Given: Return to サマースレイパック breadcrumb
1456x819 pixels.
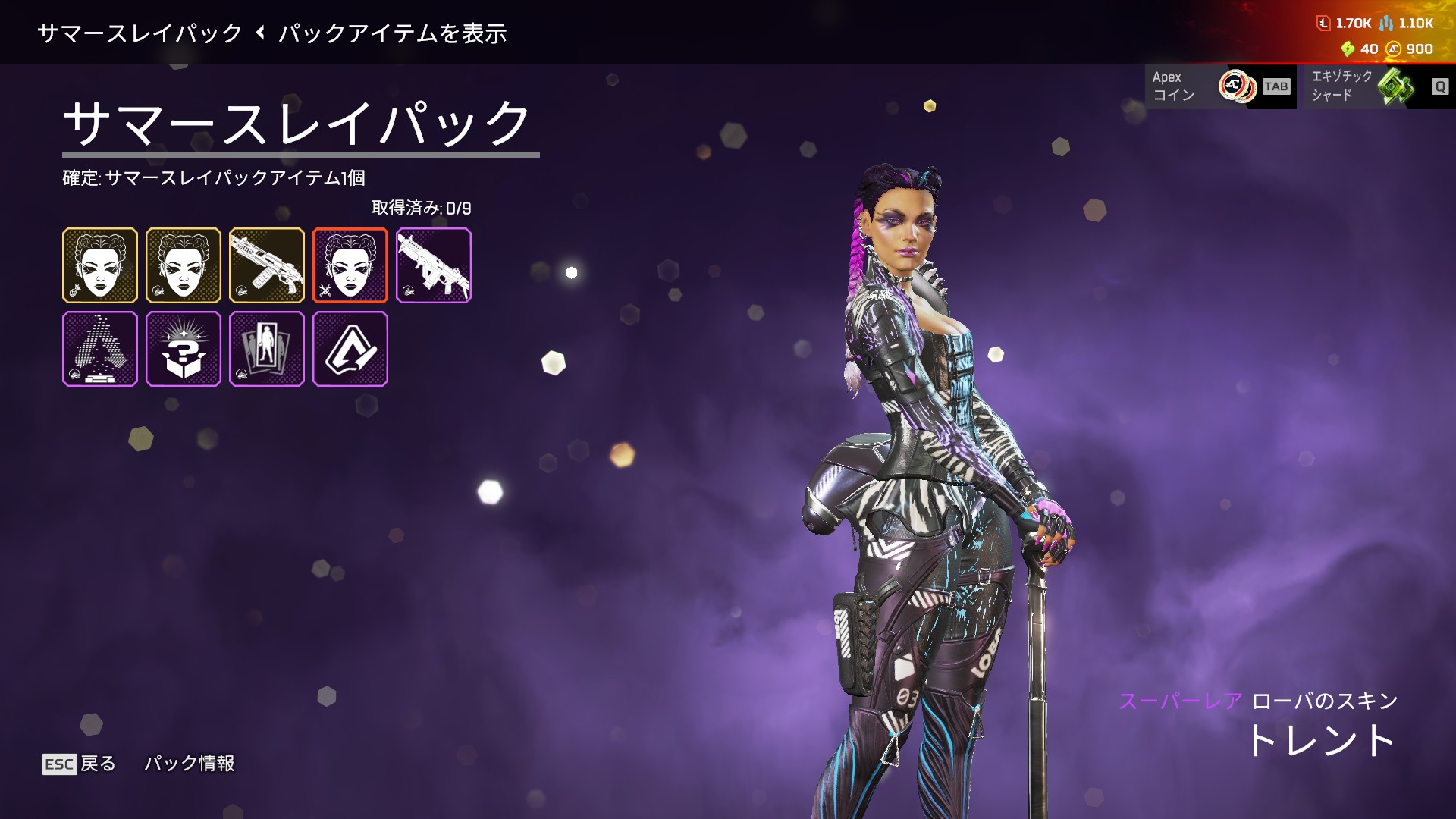Looking at the screenshot, I should 140,33.
